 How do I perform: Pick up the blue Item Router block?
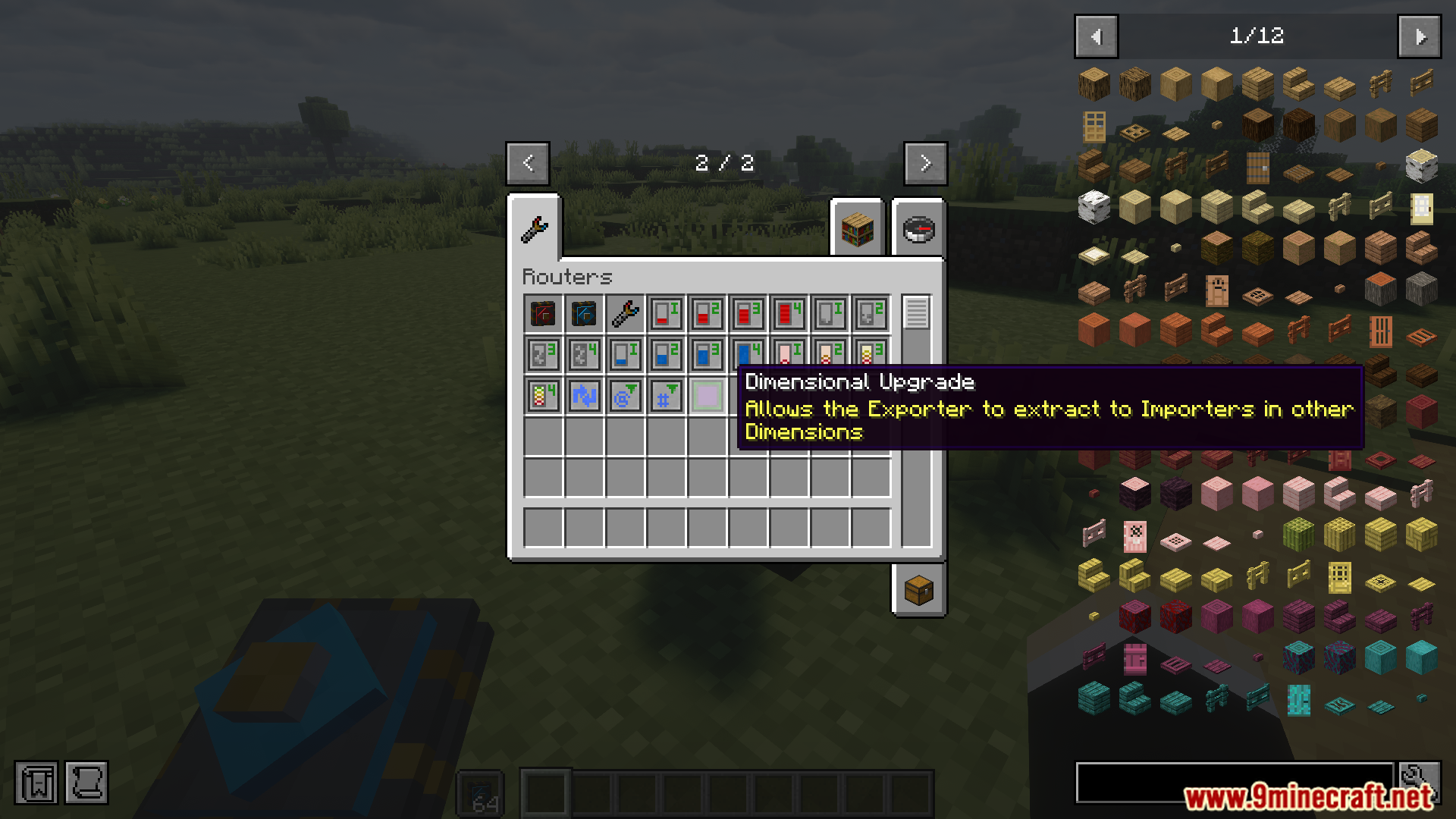pos(582,312)
